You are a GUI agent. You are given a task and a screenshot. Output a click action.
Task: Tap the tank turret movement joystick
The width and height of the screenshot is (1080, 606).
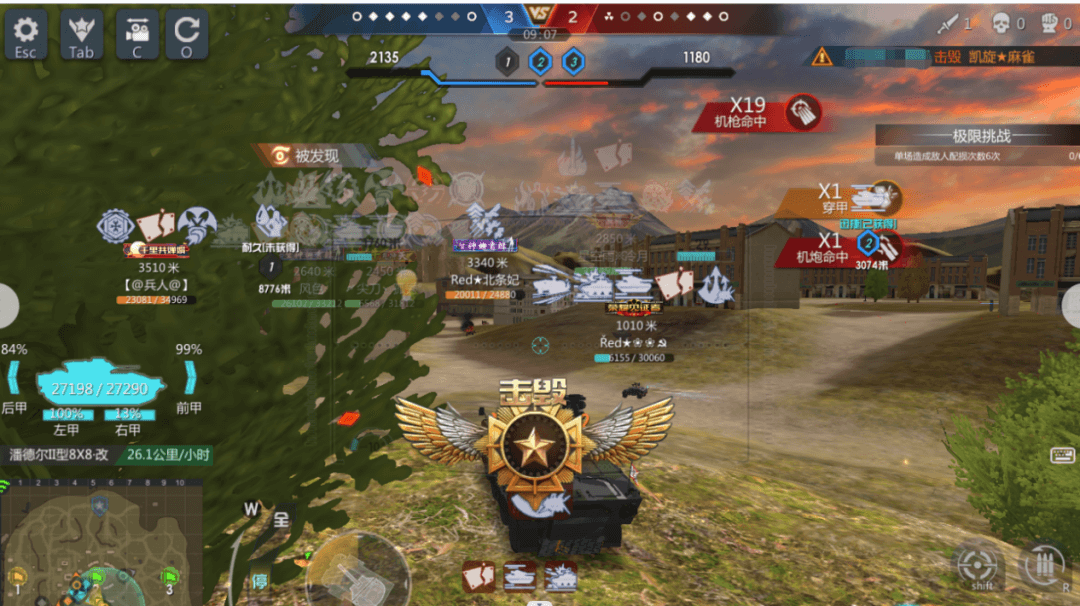click(356, 572)
